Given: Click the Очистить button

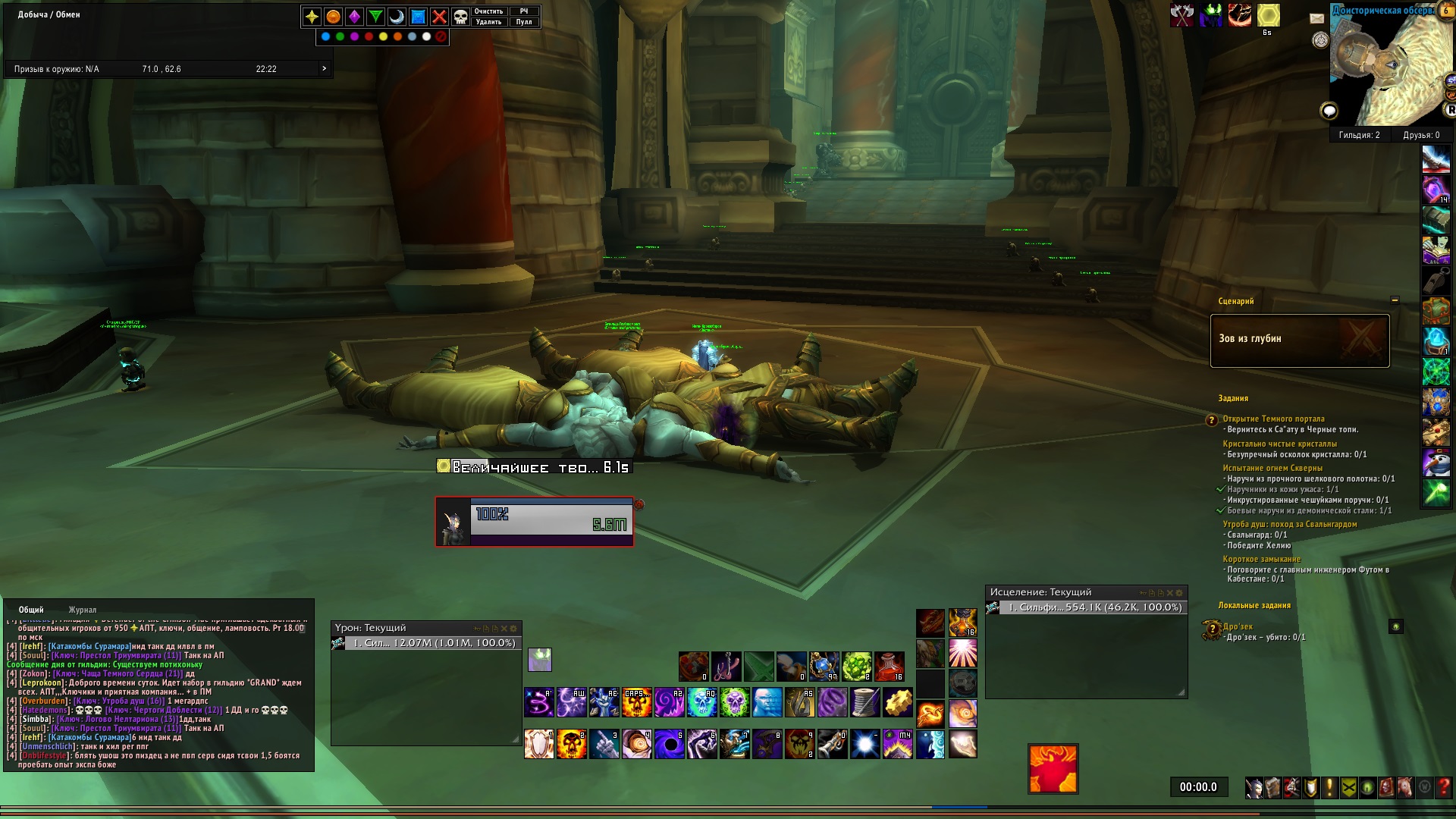Looking at the screenshot, I should 488,11.
